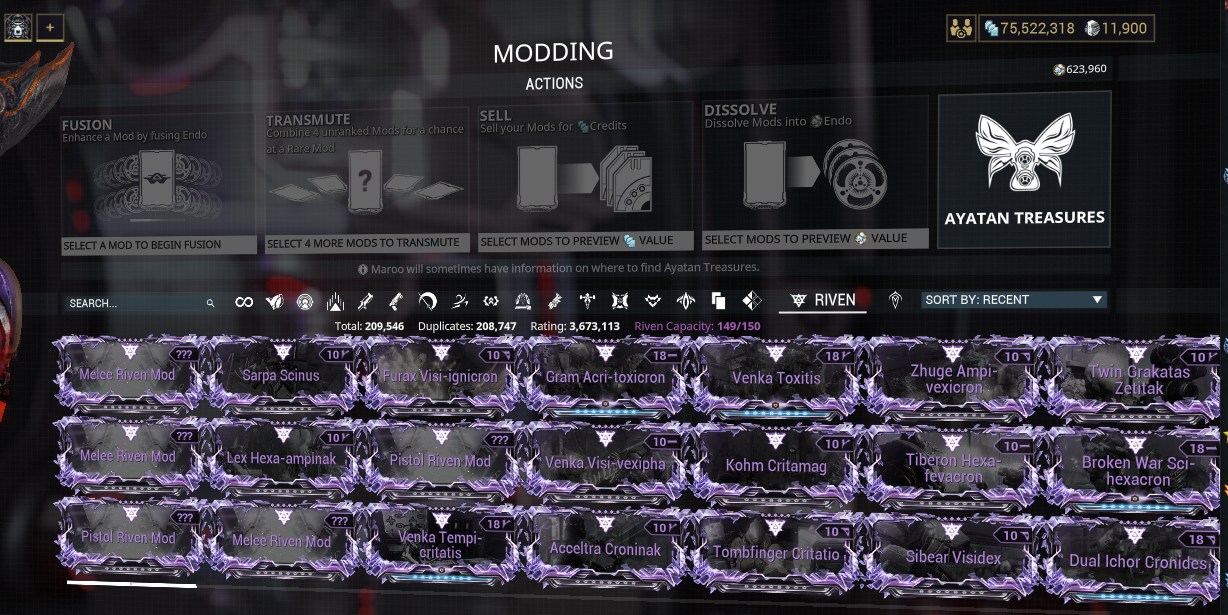Open the Ayatan Treasures panel
The width and height of the screenshot is (1228, 615).
tap(1024, 169)
